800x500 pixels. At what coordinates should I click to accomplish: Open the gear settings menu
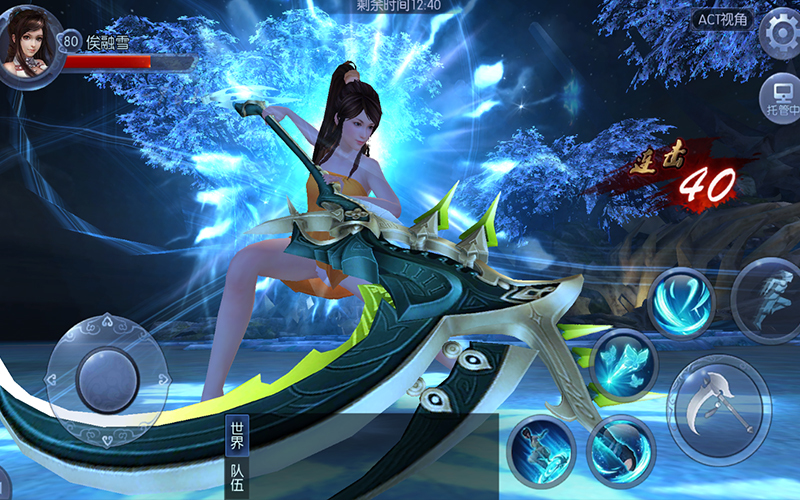[781, 35]
